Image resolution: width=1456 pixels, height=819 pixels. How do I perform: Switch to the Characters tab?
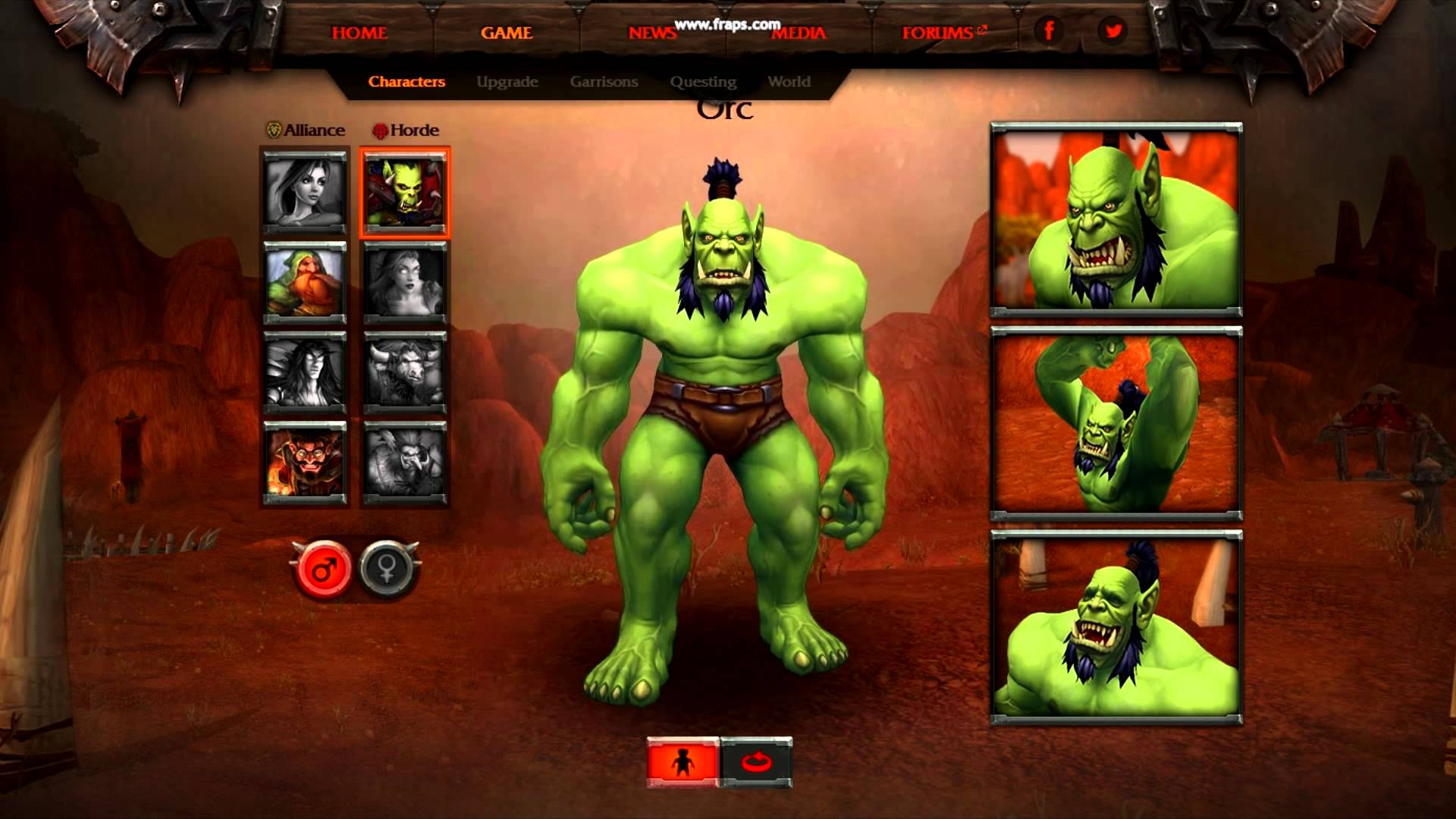pos(406,82)
